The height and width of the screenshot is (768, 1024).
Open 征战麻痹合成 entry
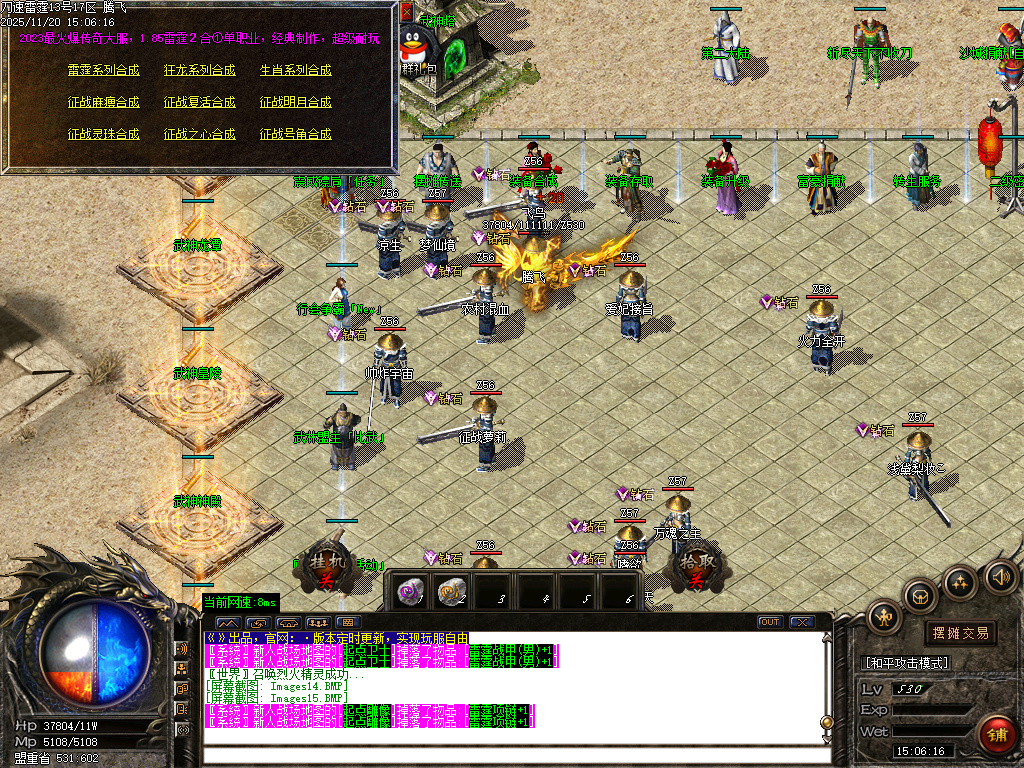pos(103,102)
